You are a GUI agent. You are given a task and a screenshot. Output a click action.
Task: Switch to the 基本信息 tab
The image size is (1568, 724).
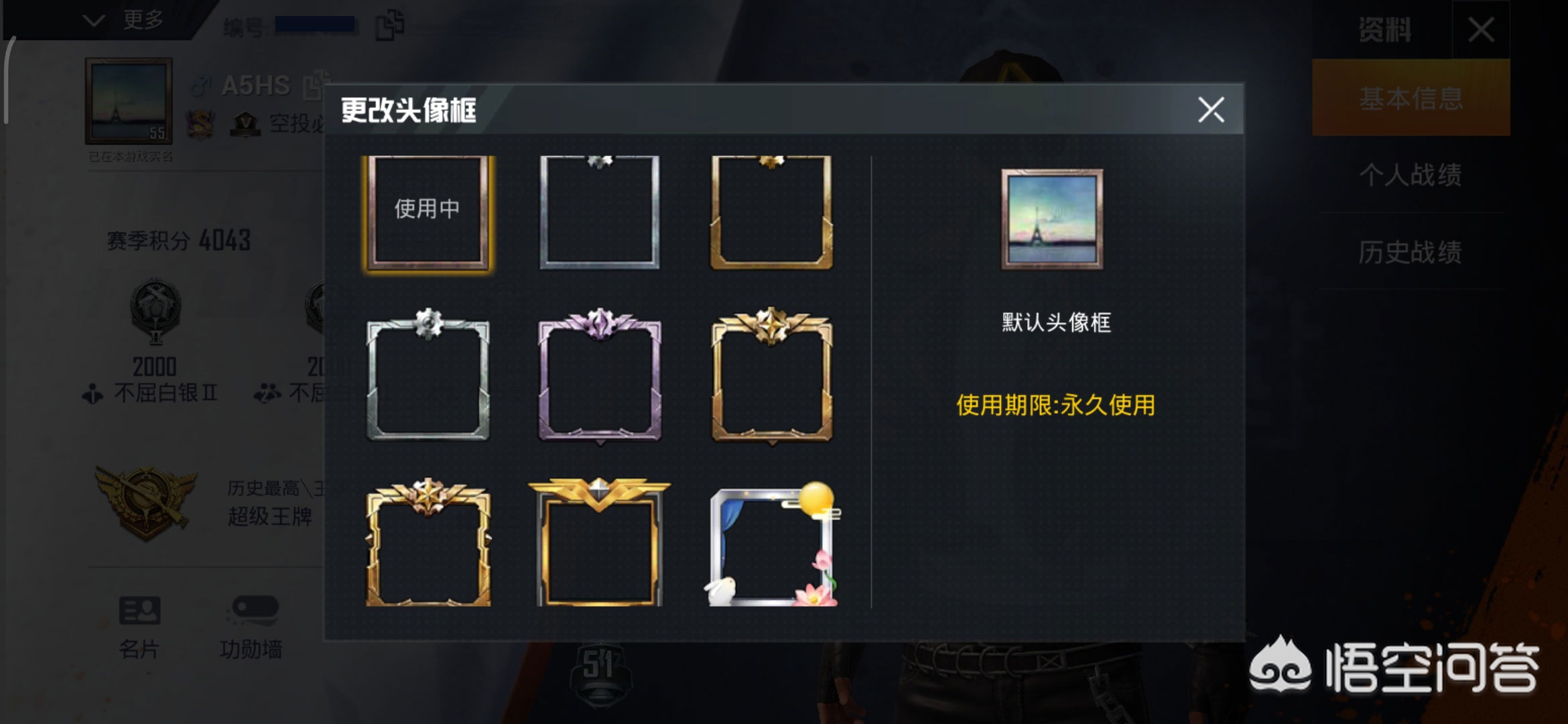point(1411,99)
